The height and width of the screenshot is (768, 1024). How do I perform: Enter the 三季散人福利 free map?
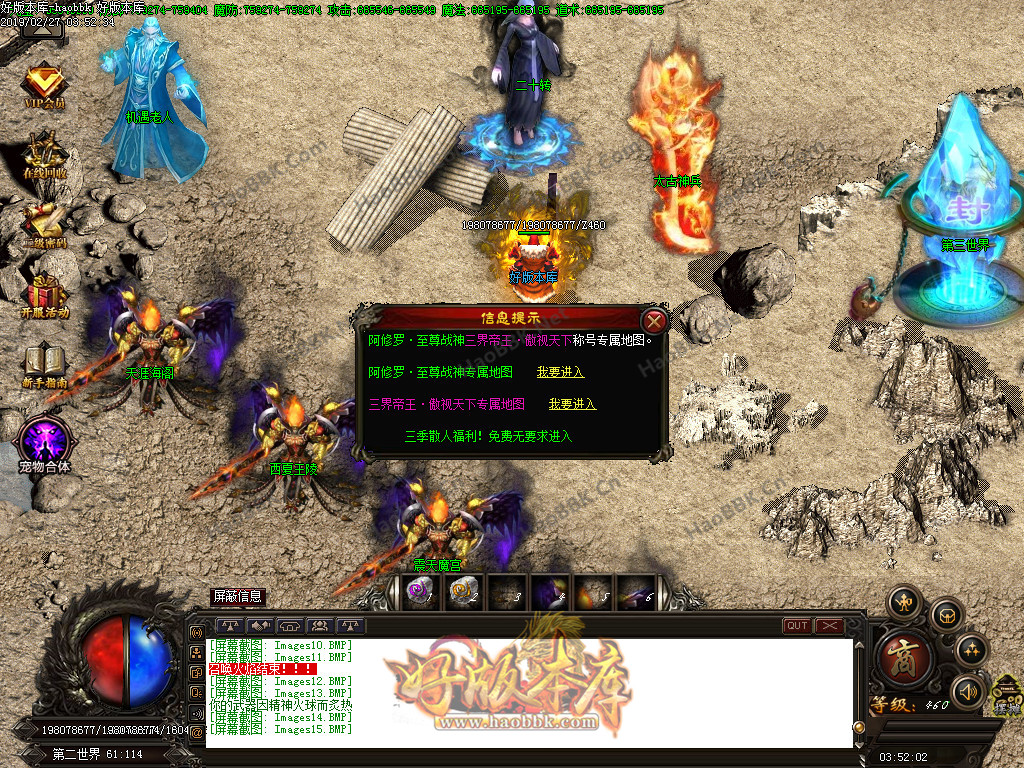tap(488, 436)
